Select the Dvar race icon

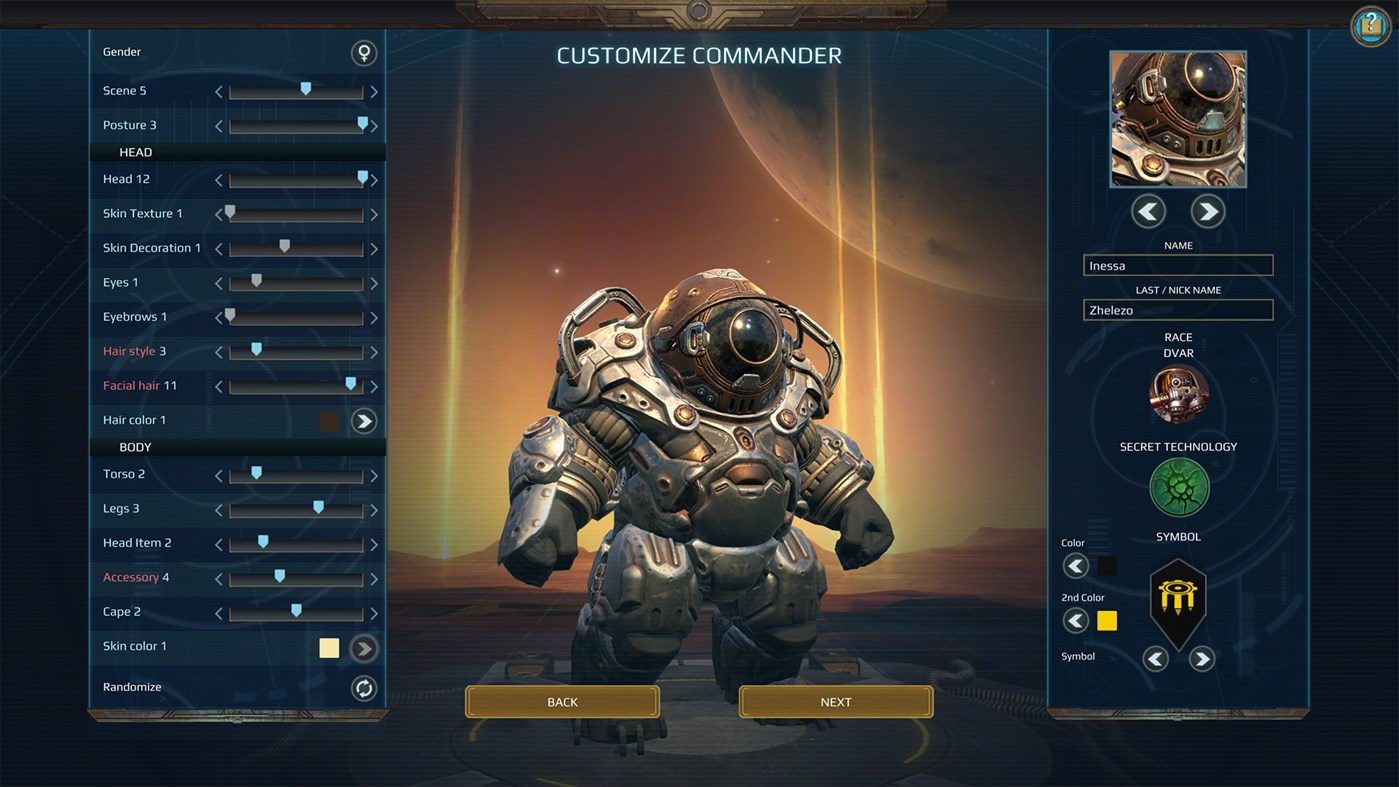tap(1177, 394)
